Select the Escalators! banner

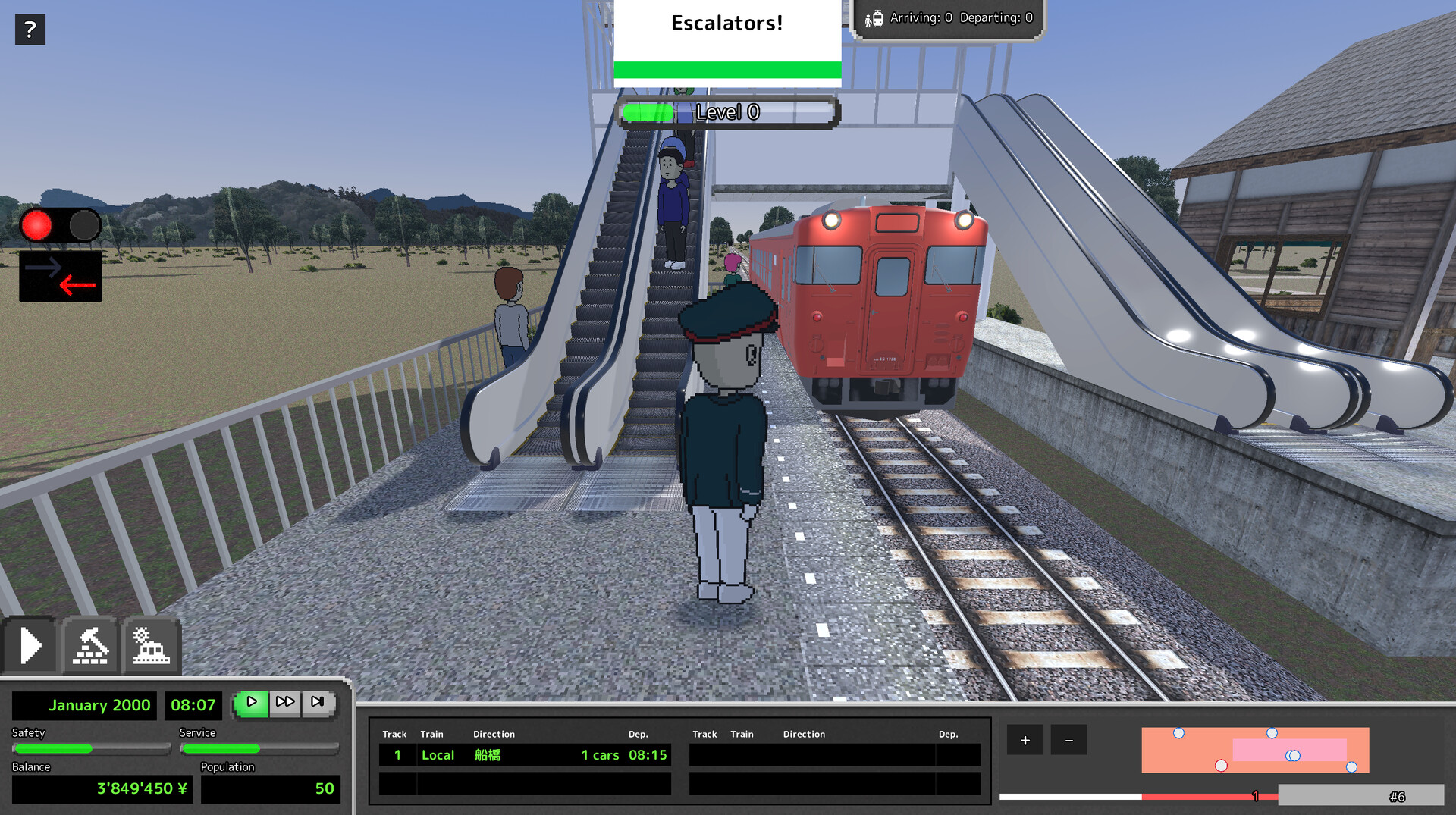pos(726,23)
